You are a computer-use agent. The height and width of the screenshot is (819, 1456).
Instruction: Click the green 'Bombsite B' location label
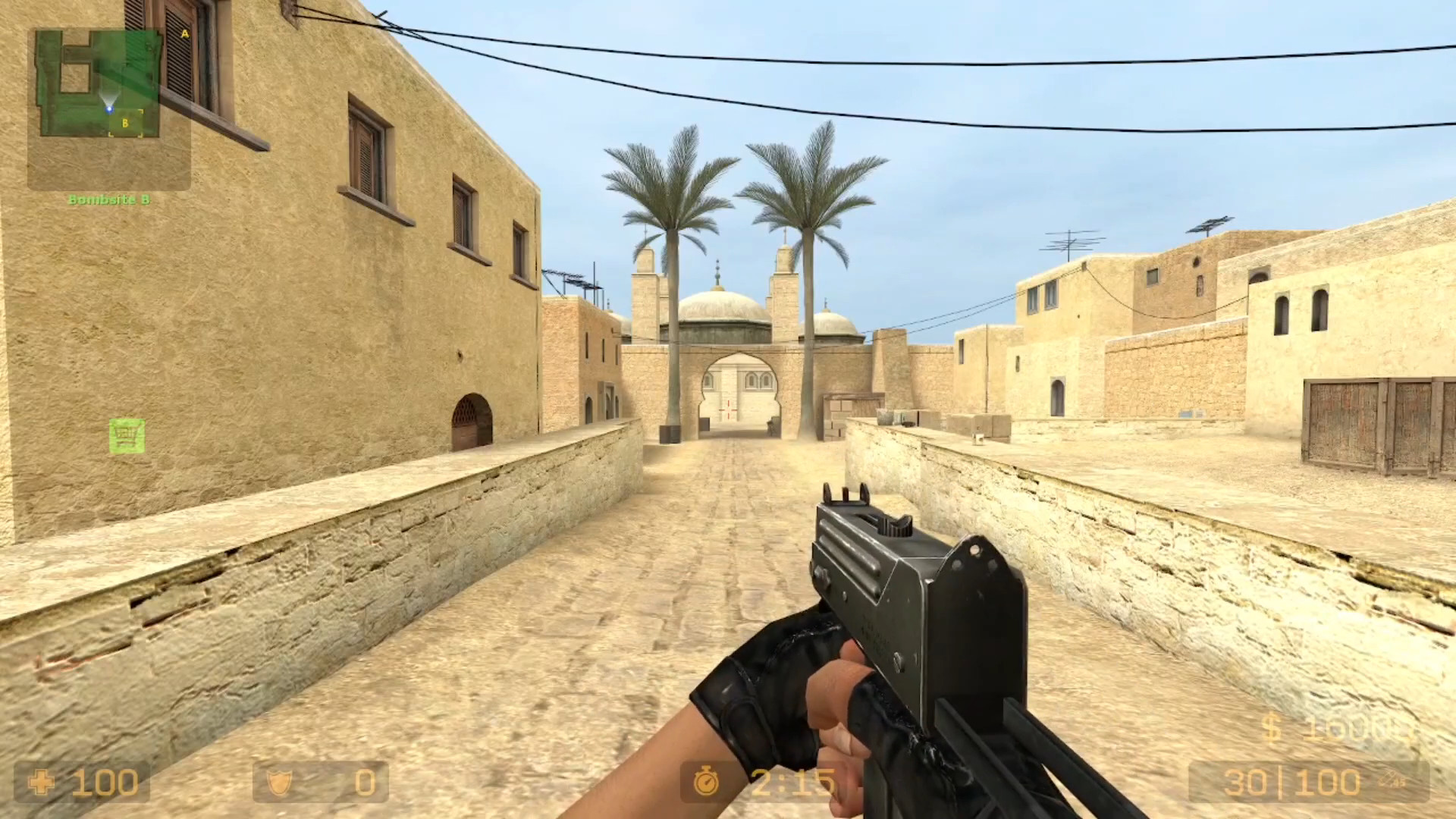[x=111, y=199]
